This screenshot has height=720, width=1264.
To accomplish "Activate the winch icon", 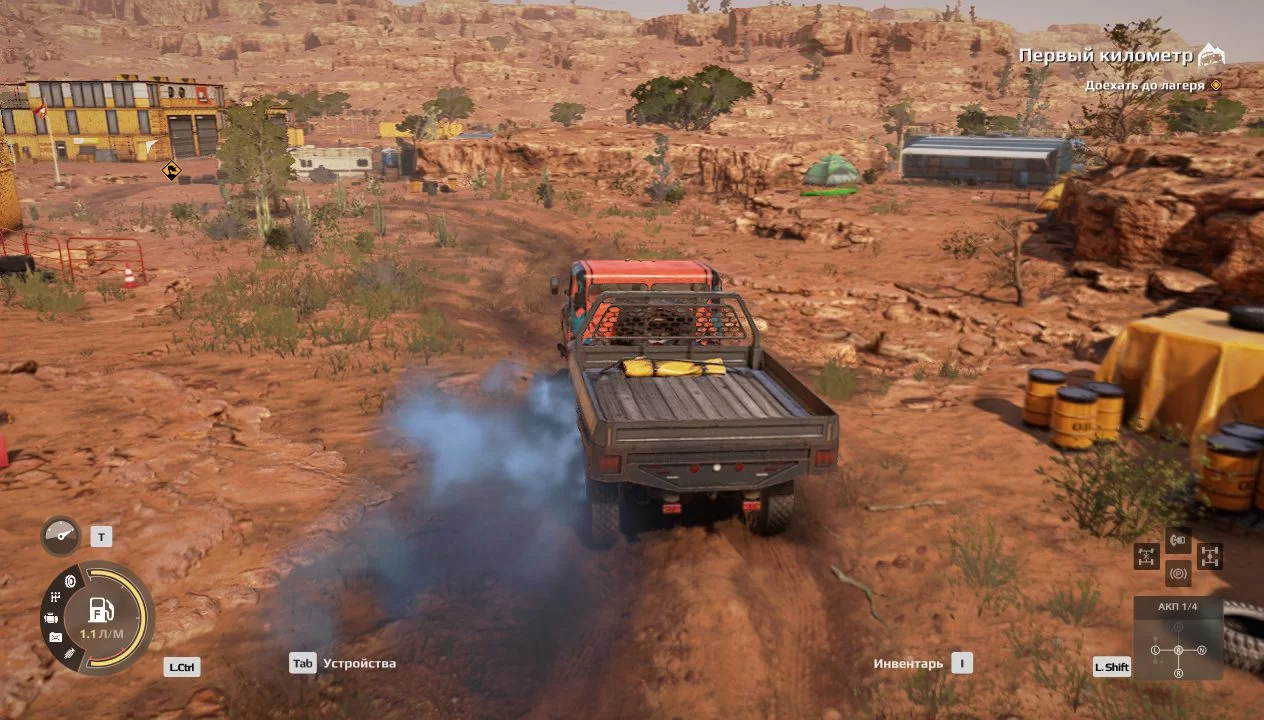I will 1178,541.
